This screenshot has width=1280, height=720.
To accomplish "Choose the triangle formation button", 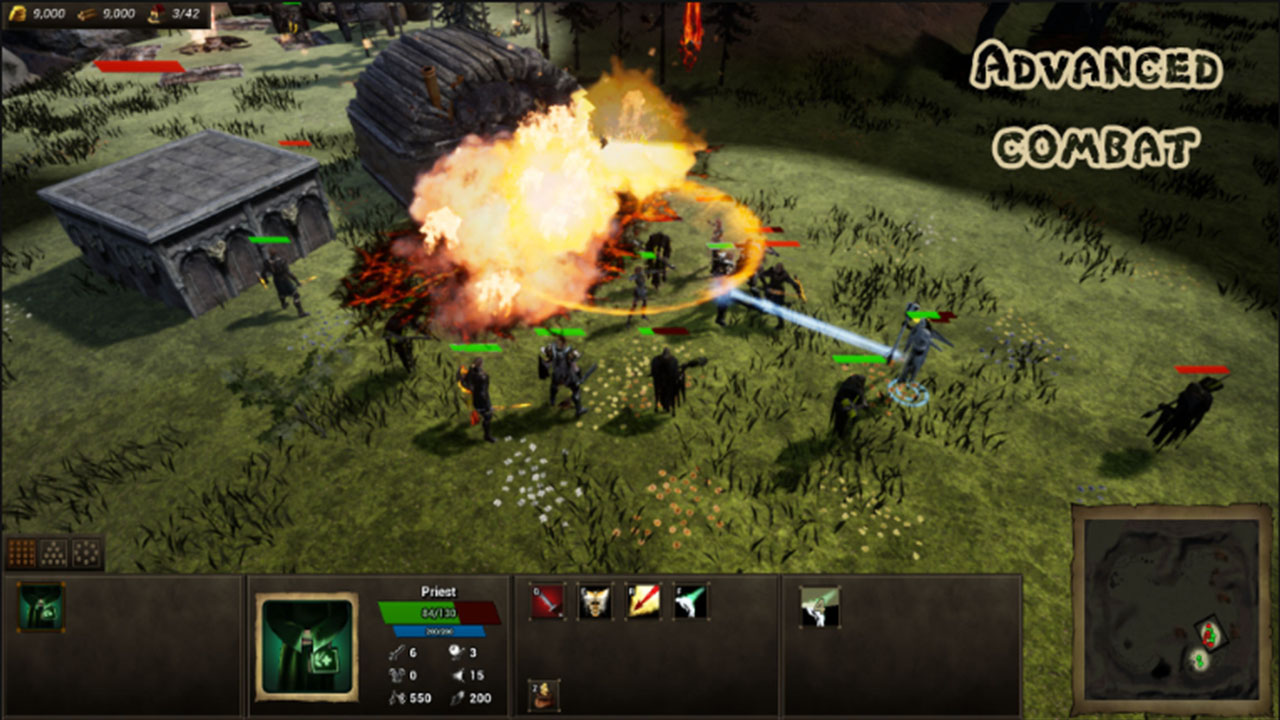I will [54, 552].
